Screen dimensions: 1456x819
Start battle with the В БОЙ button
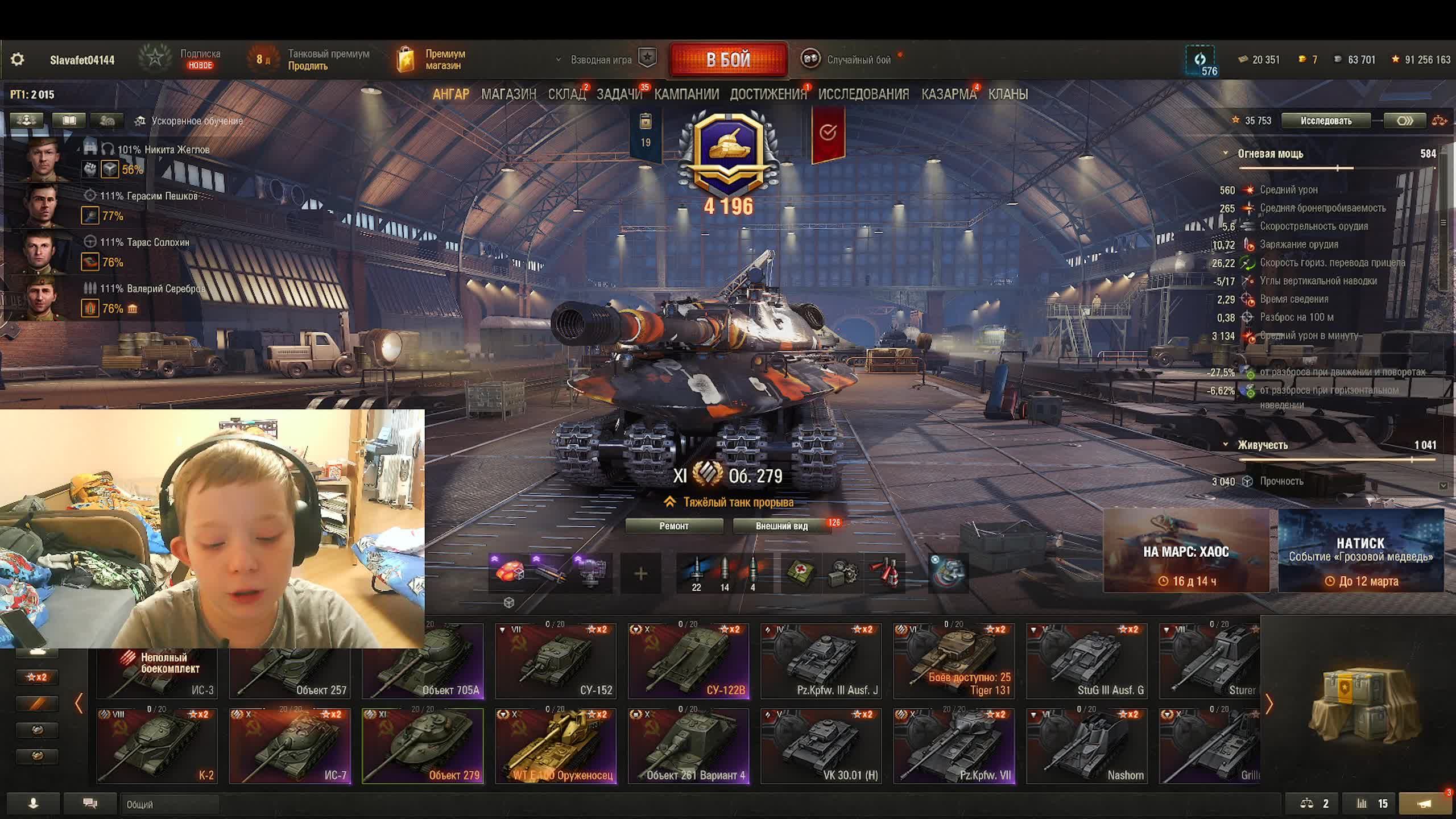pos(728,60)
